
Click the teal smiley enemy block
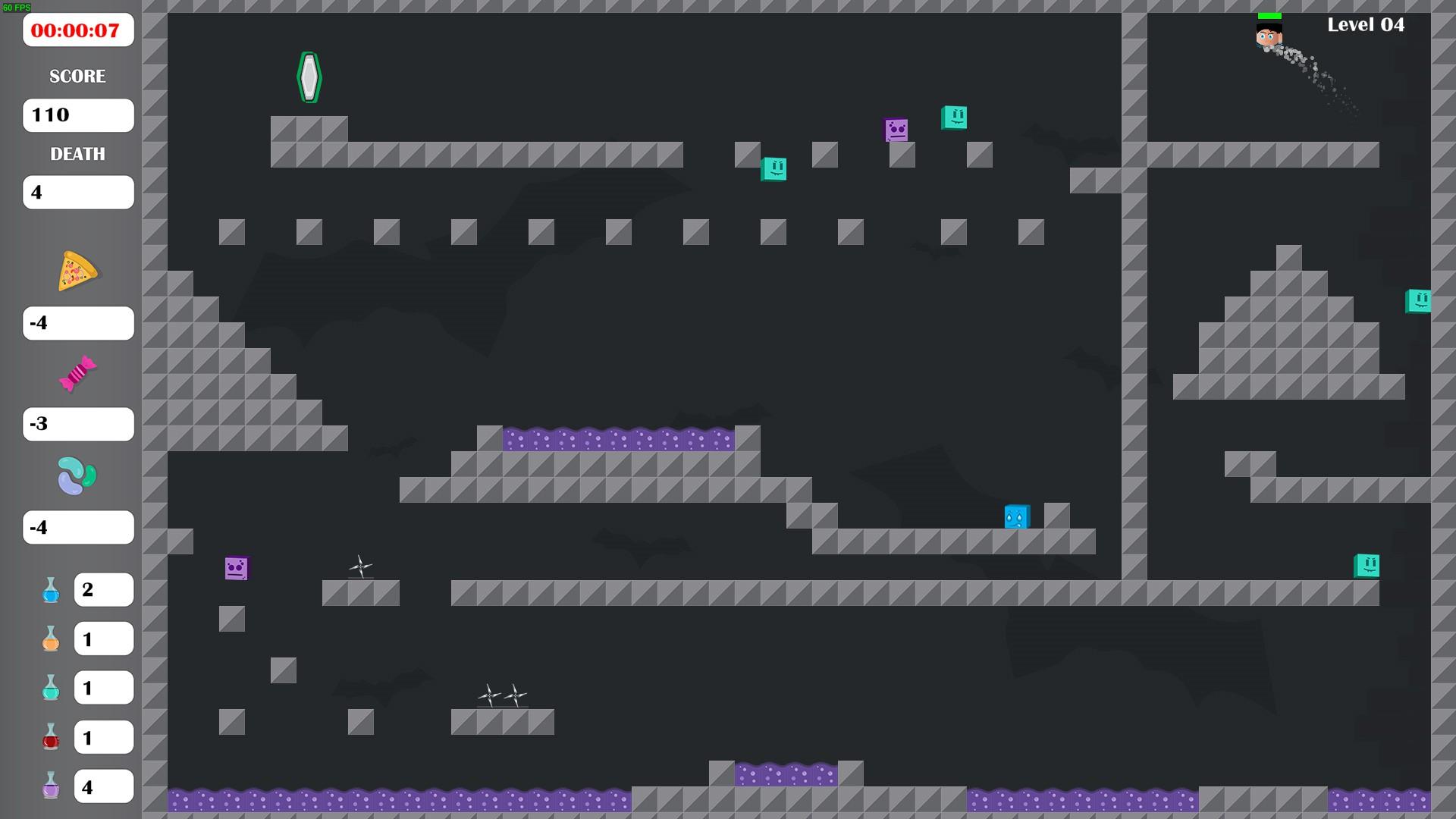coord(954,118)
